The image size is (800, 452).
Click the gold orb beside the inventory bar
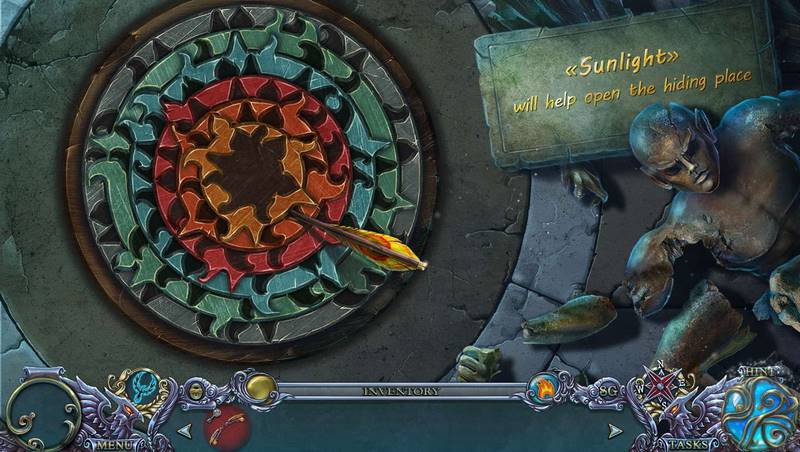coord(261,389)
